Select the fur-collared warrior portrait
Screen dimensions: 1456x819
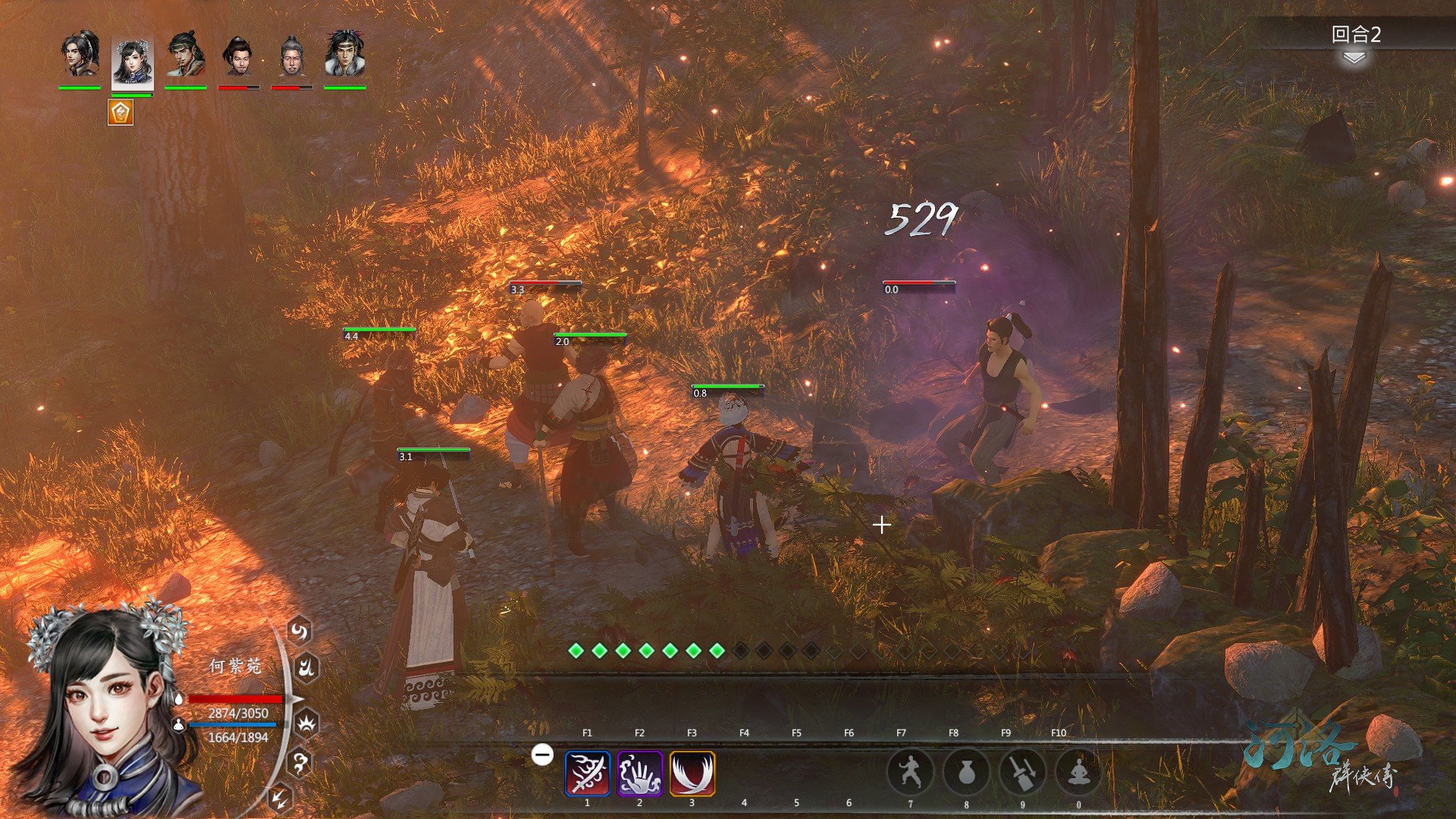[x=345, y=55]
